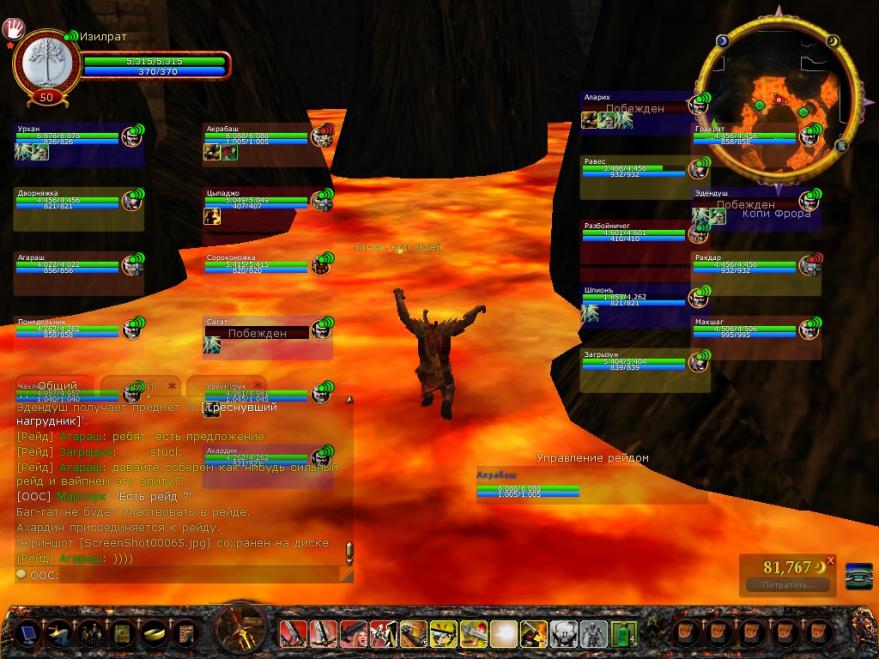This screenshot has height=659, width=879.
Task: Switch to the Общий chat tab
Action: [57, 385]
